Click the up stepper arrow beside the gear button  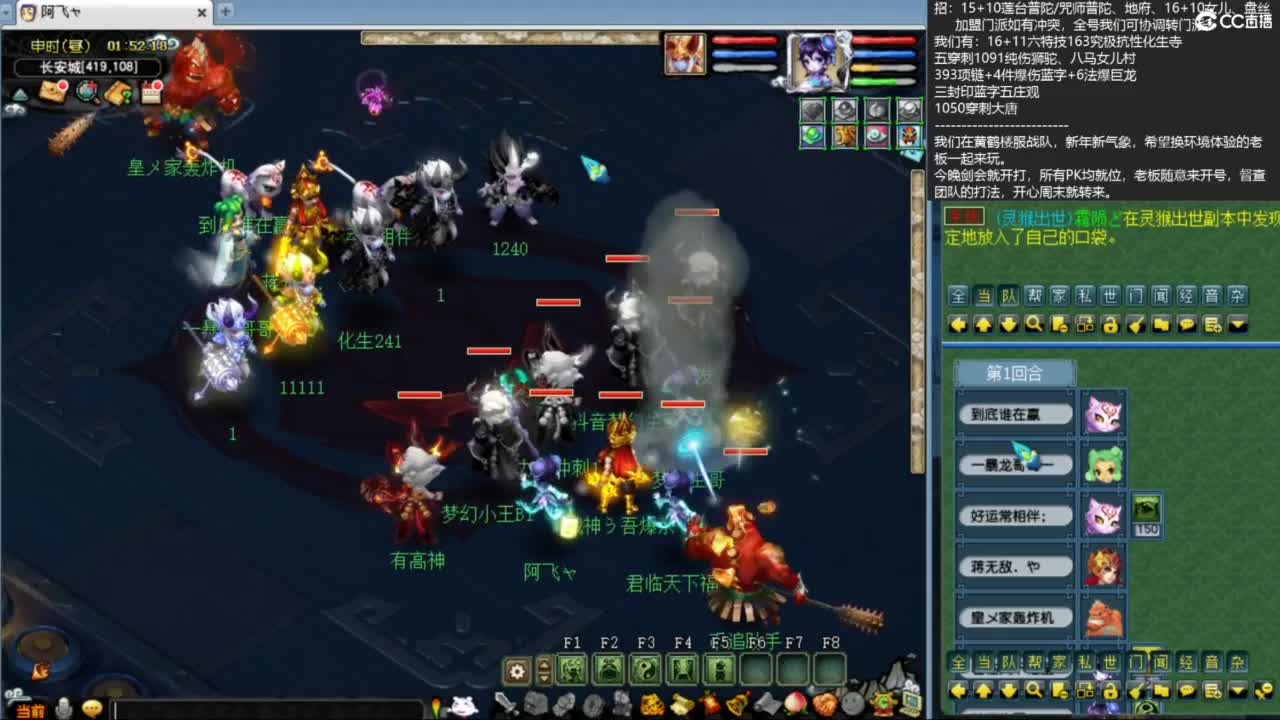(x=544, y=665)
